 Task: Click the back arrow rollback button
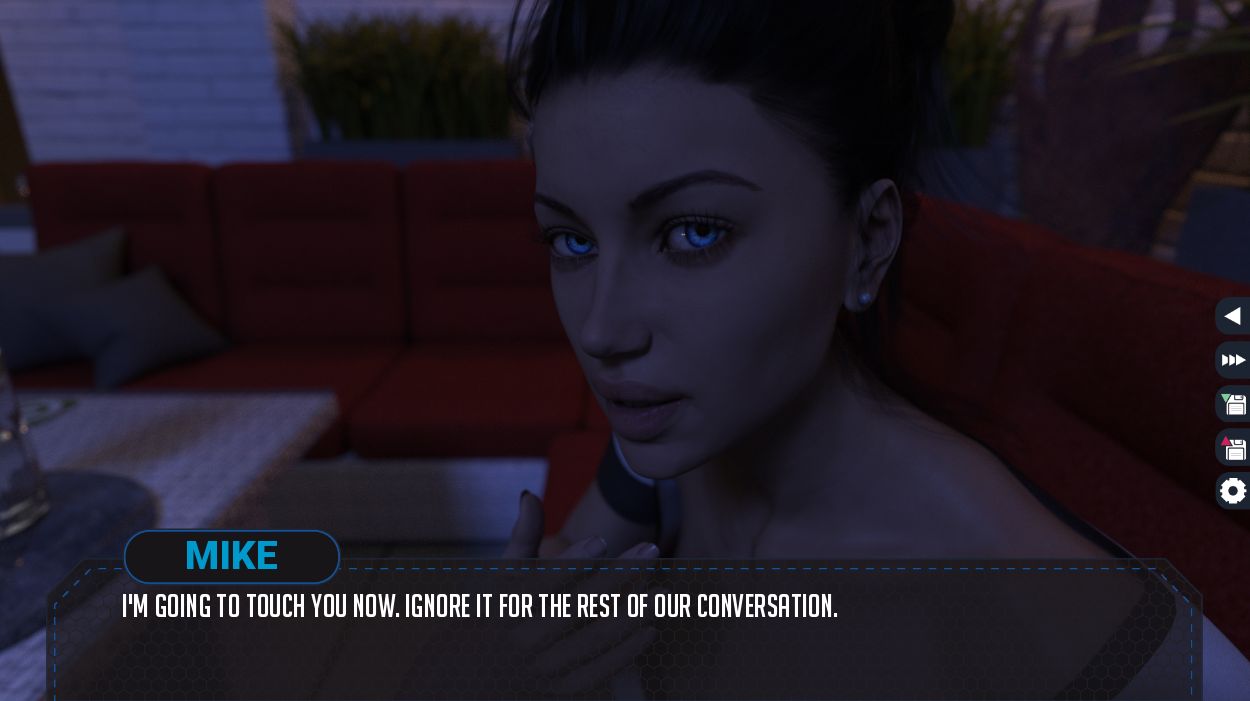click(x=1233, y=316)
